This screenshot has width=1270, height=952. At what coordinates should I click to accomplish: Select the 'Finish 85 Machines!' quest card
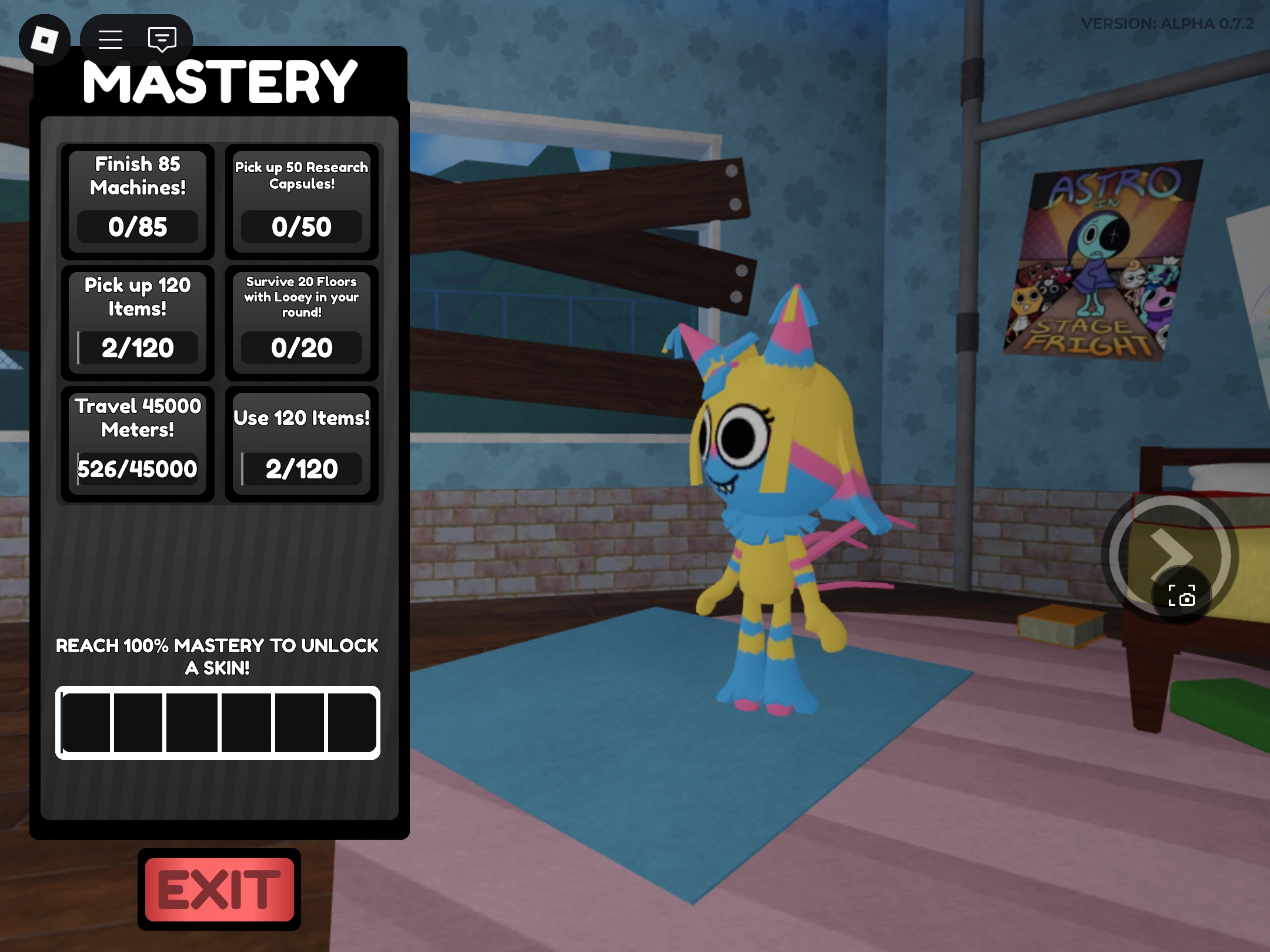[137, 203]
